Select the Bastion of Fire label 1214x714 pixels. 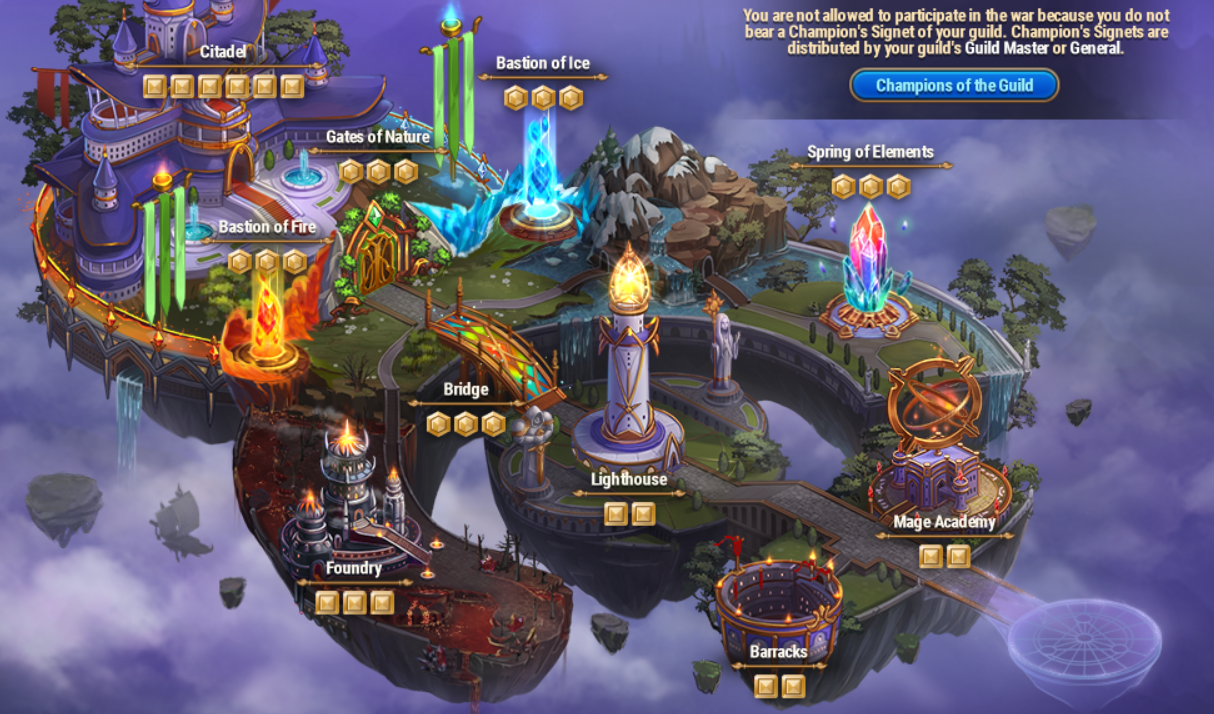pos(267,227)
